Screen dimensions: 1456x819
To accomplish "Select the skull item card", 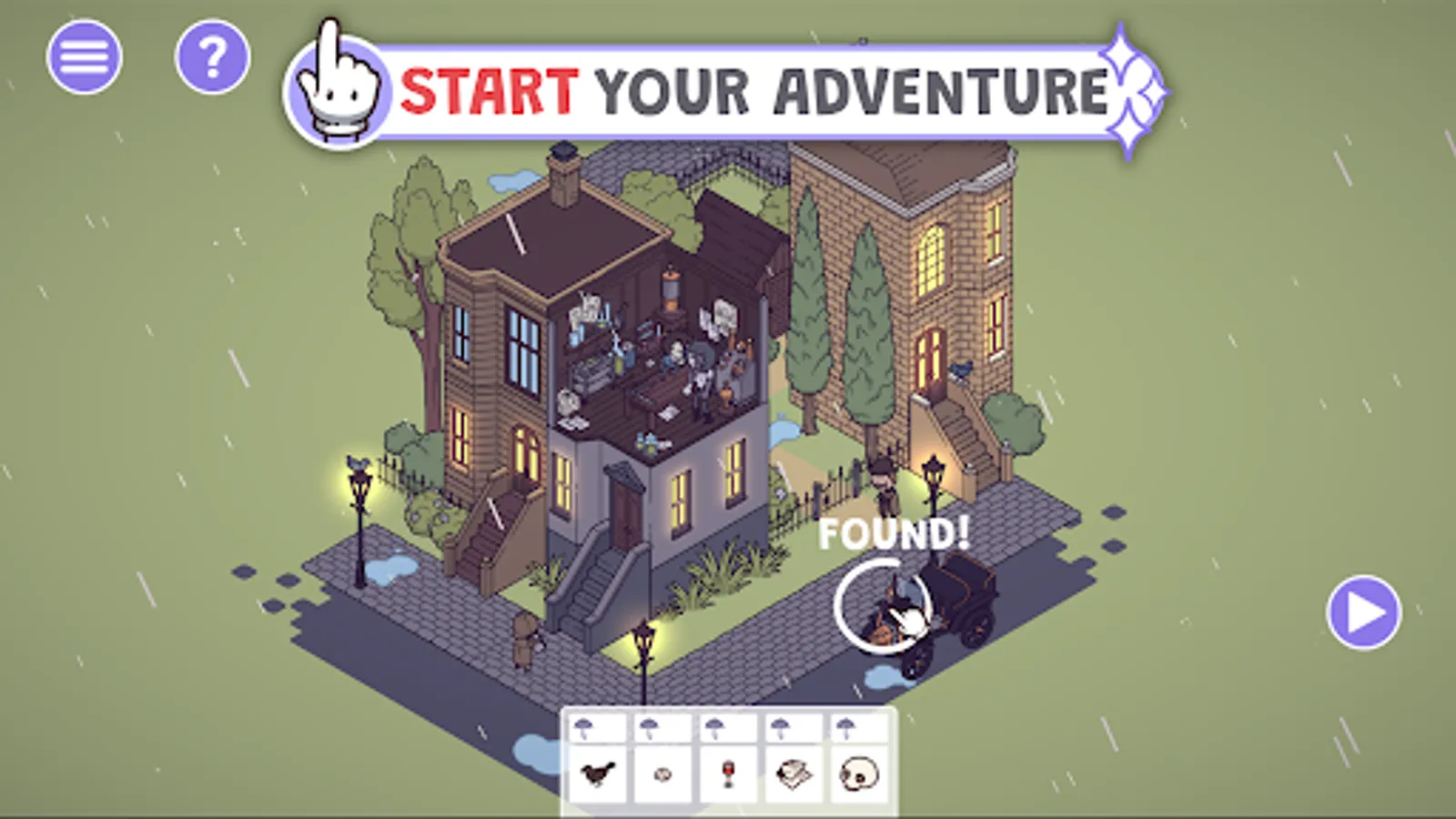I will point(858,774).
